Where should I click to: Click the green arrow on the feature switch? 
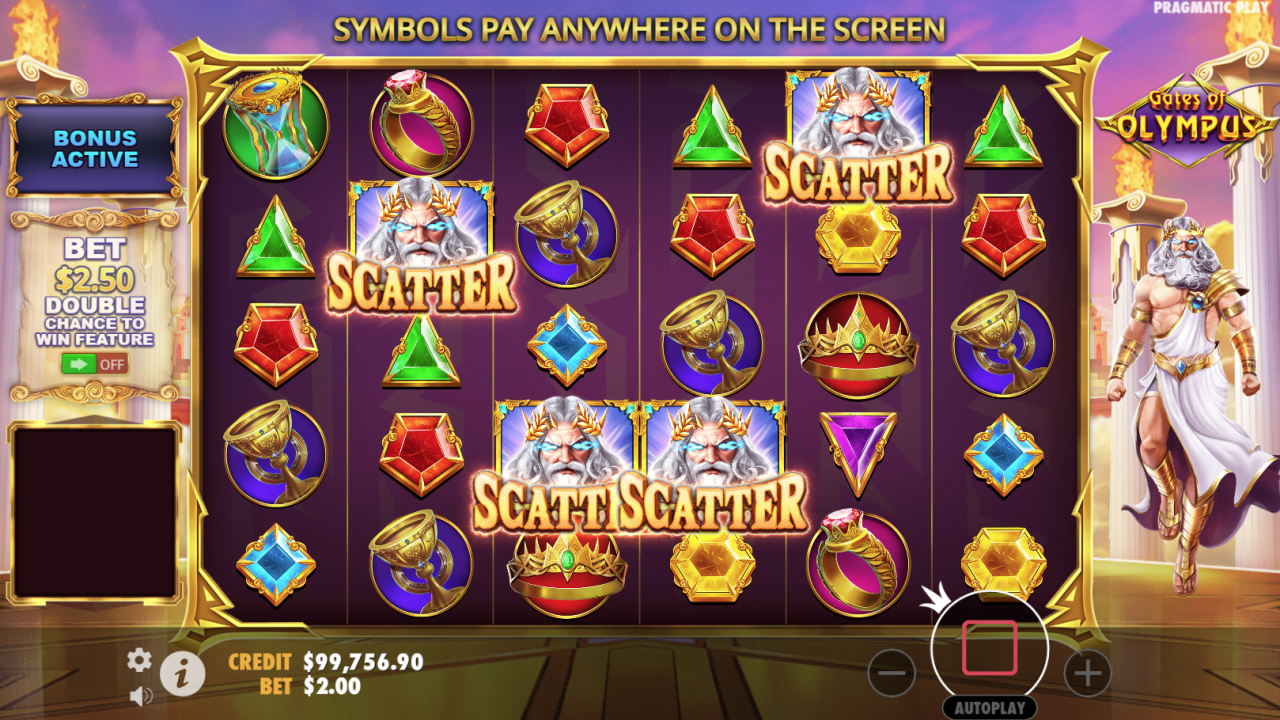78,363
